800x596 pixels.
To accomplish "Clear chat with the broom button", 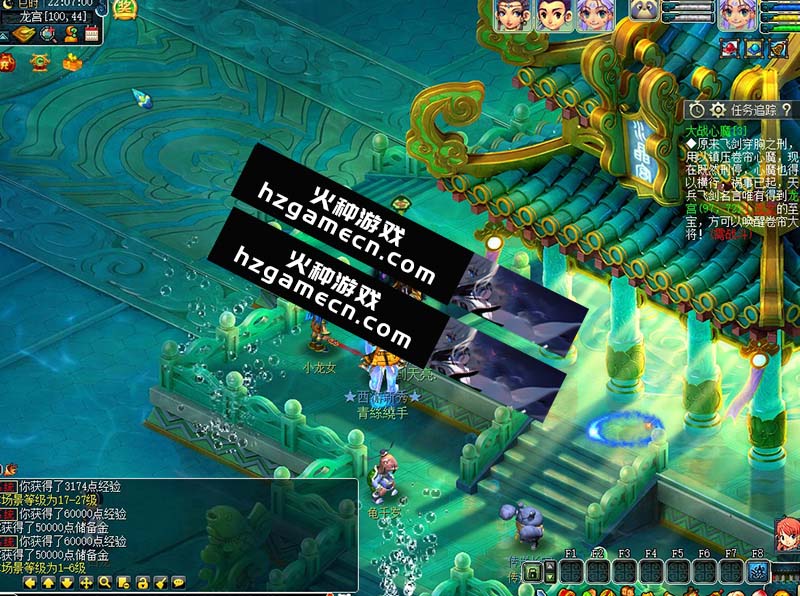I will pos(160,582).
